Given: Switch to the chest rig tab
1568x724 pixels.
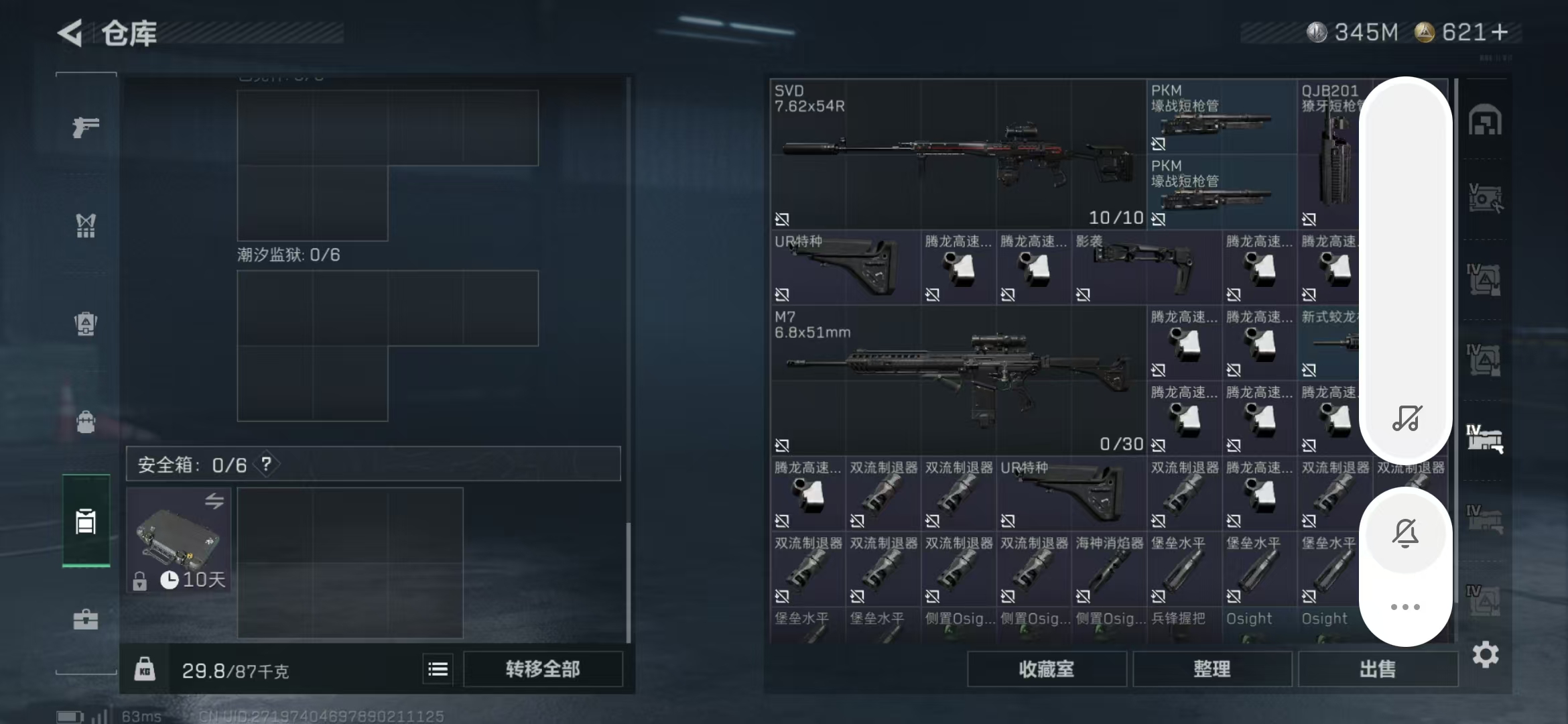Looking at the screenshot, I should 86,225.
